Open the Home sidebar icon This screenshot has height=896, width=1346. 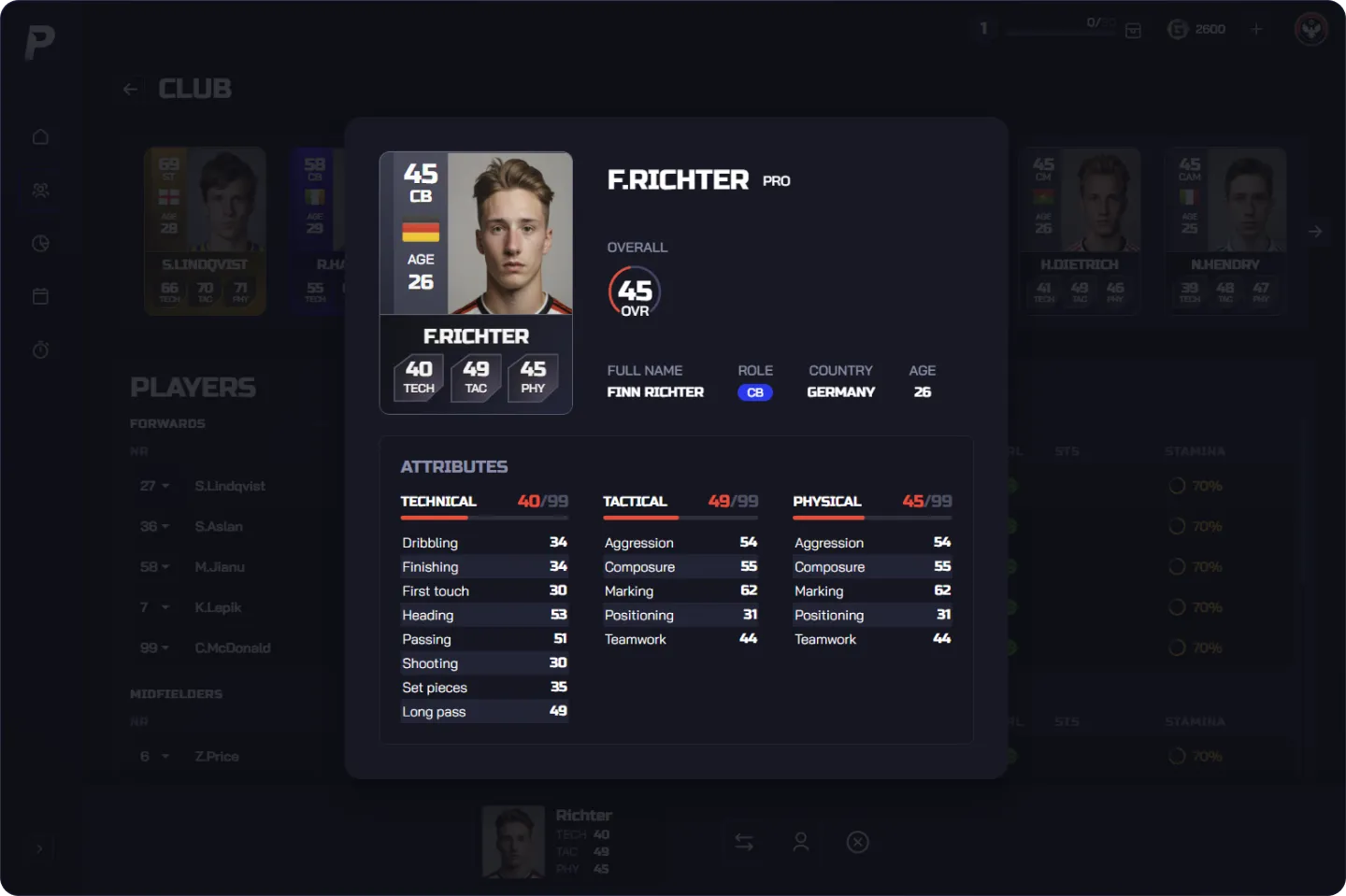pos(40,136)
